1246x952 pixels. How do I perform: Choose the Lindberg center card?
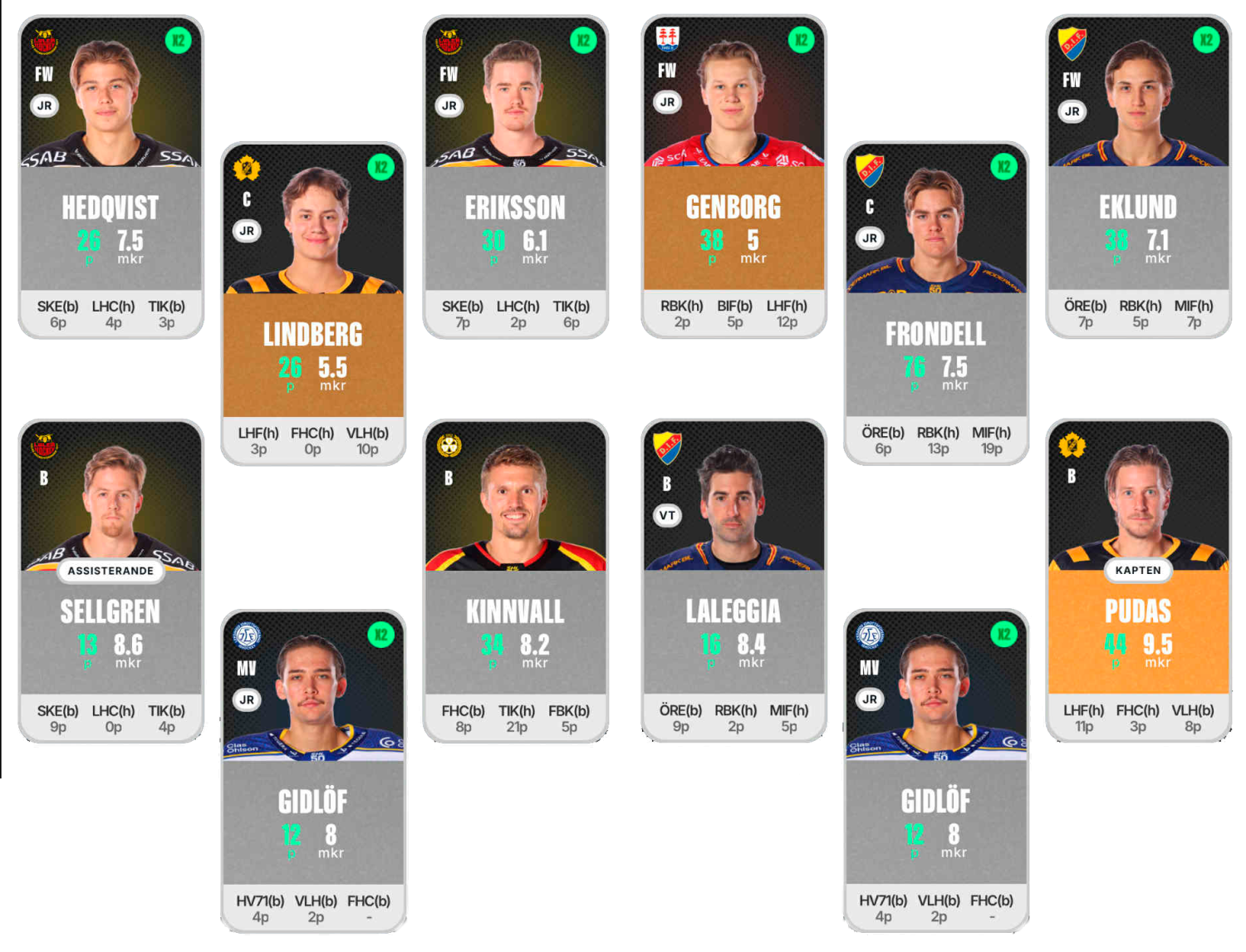(x=313, y=303)
